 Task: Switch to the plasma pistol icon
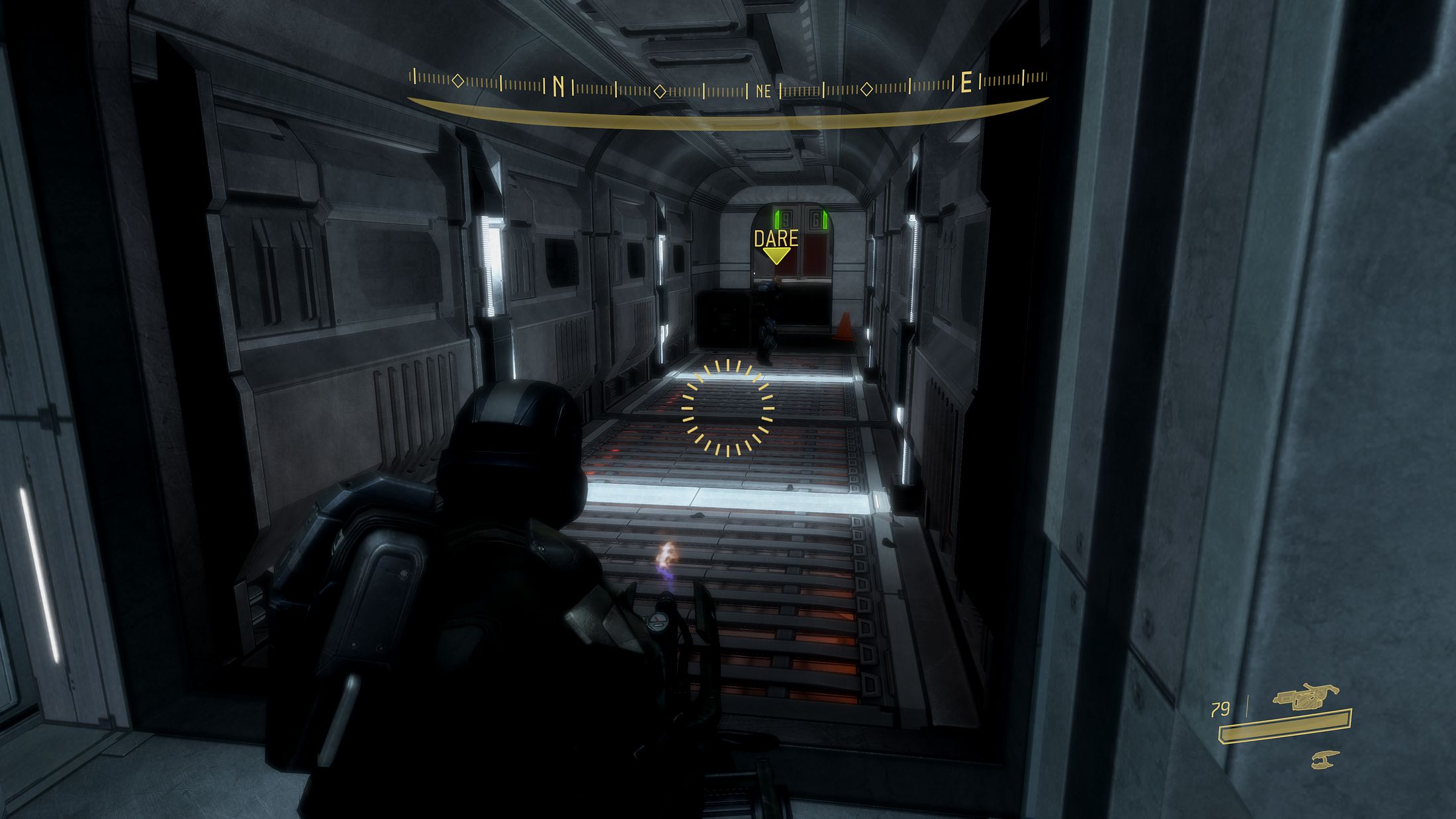click(x=1325, y=759)
